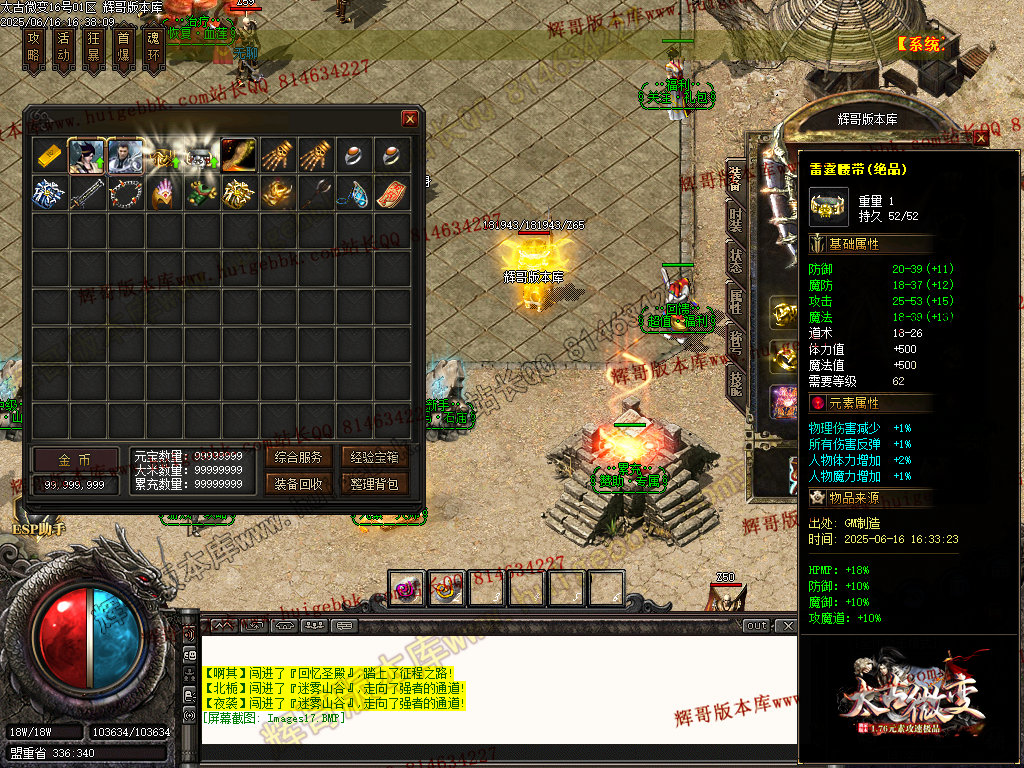
Task: Open the 经验宝箱 experience chest
Action: [375, 458]
